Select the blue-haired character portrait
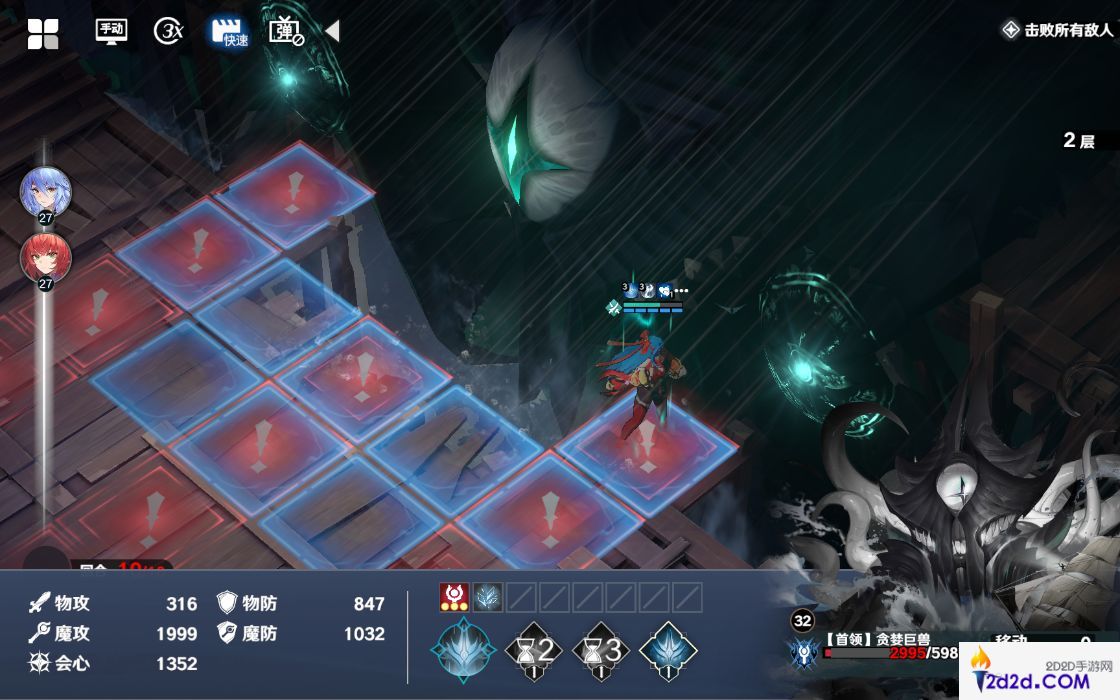 tap(46, 192)
